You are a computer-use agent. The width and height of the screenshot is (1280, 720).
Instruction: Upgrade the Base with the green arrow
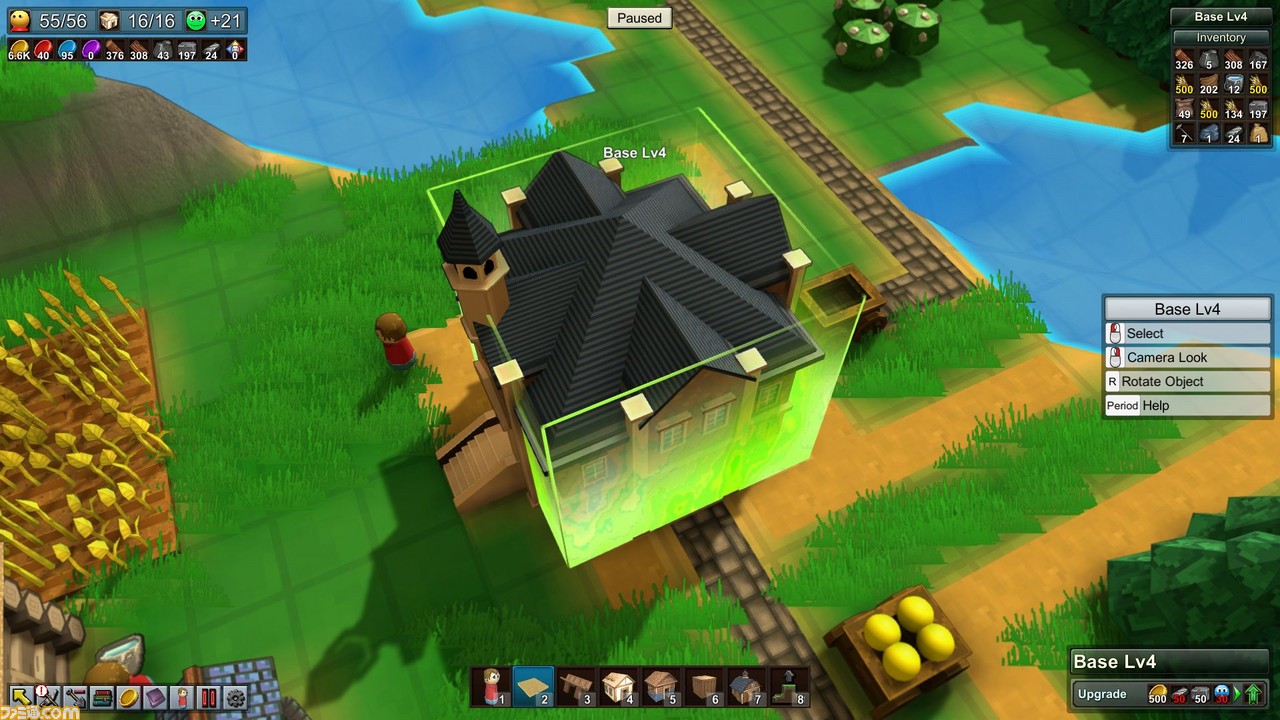[1252, 694]
